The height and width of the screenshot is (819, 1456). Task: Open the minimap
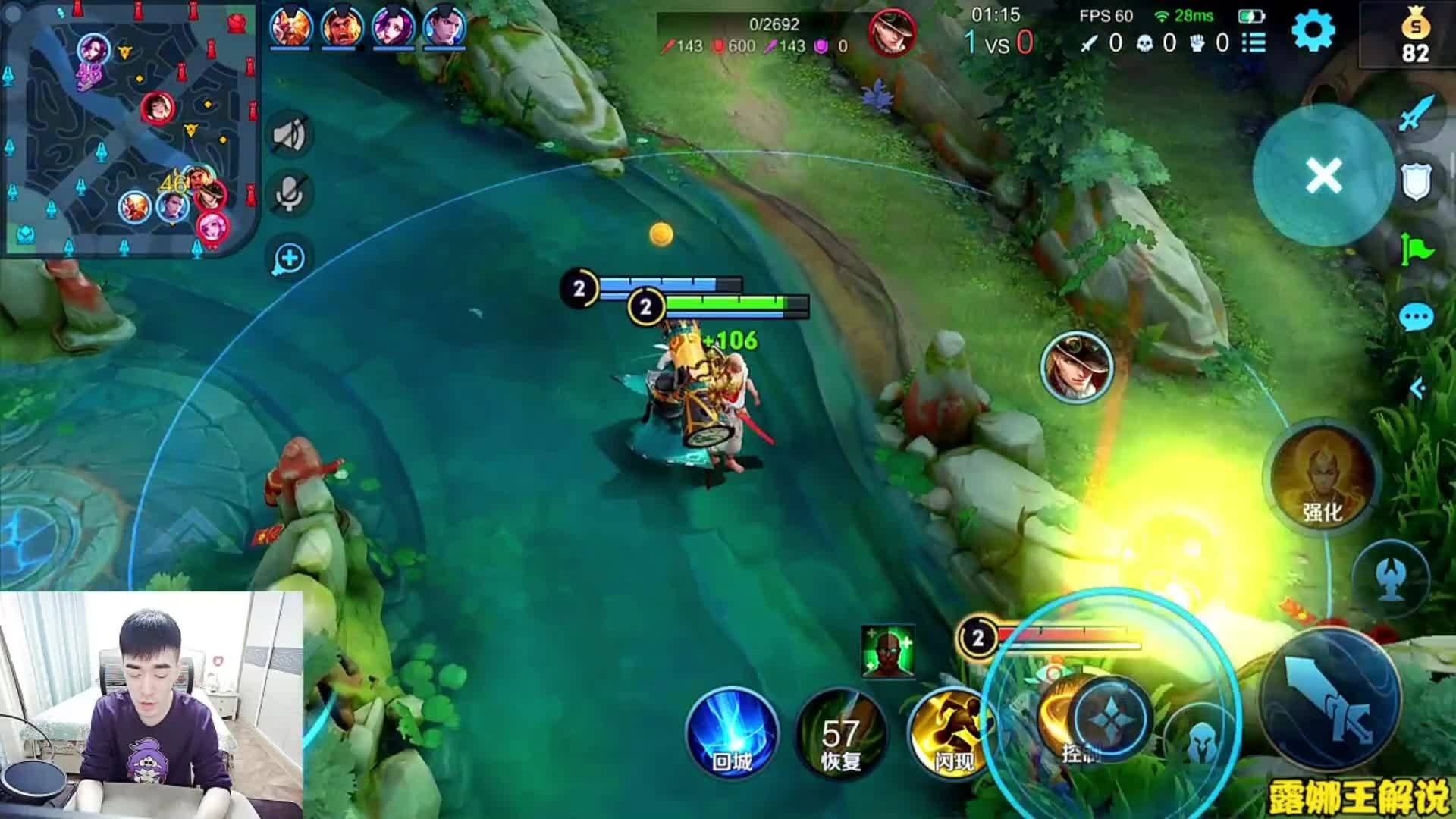click(x=129, y=127)
